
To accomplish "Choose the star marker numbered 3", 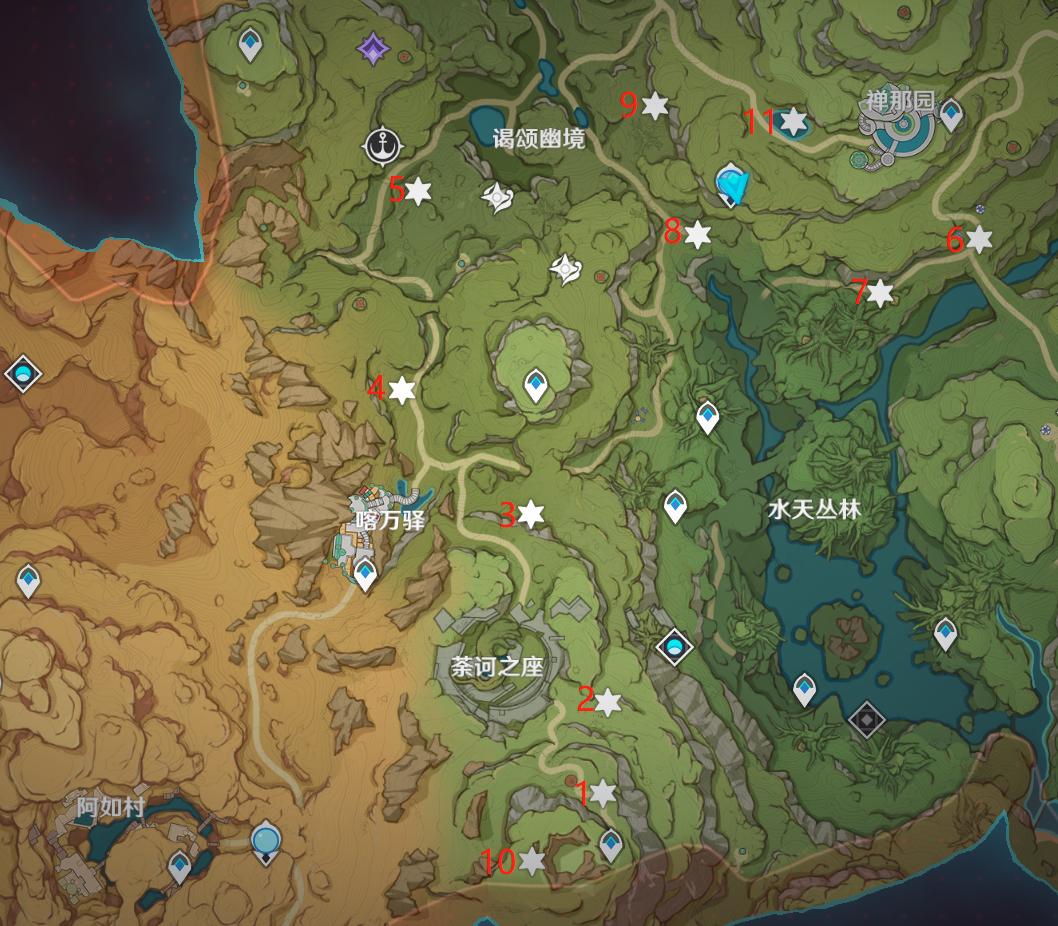I will click(531, 514).
